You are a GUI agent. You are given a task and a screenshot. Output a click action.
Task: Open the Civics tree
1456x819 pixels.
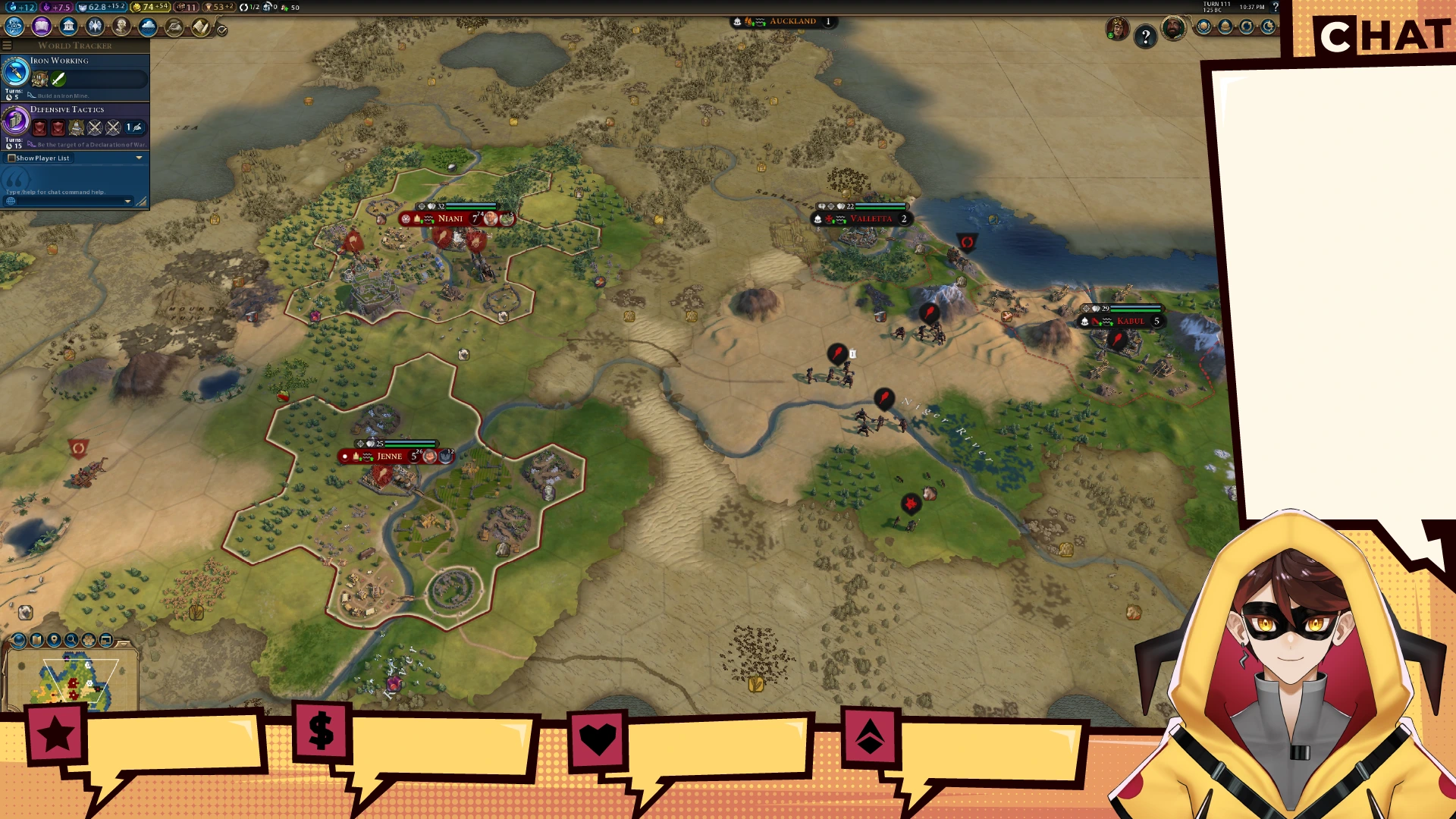point(41,27)
